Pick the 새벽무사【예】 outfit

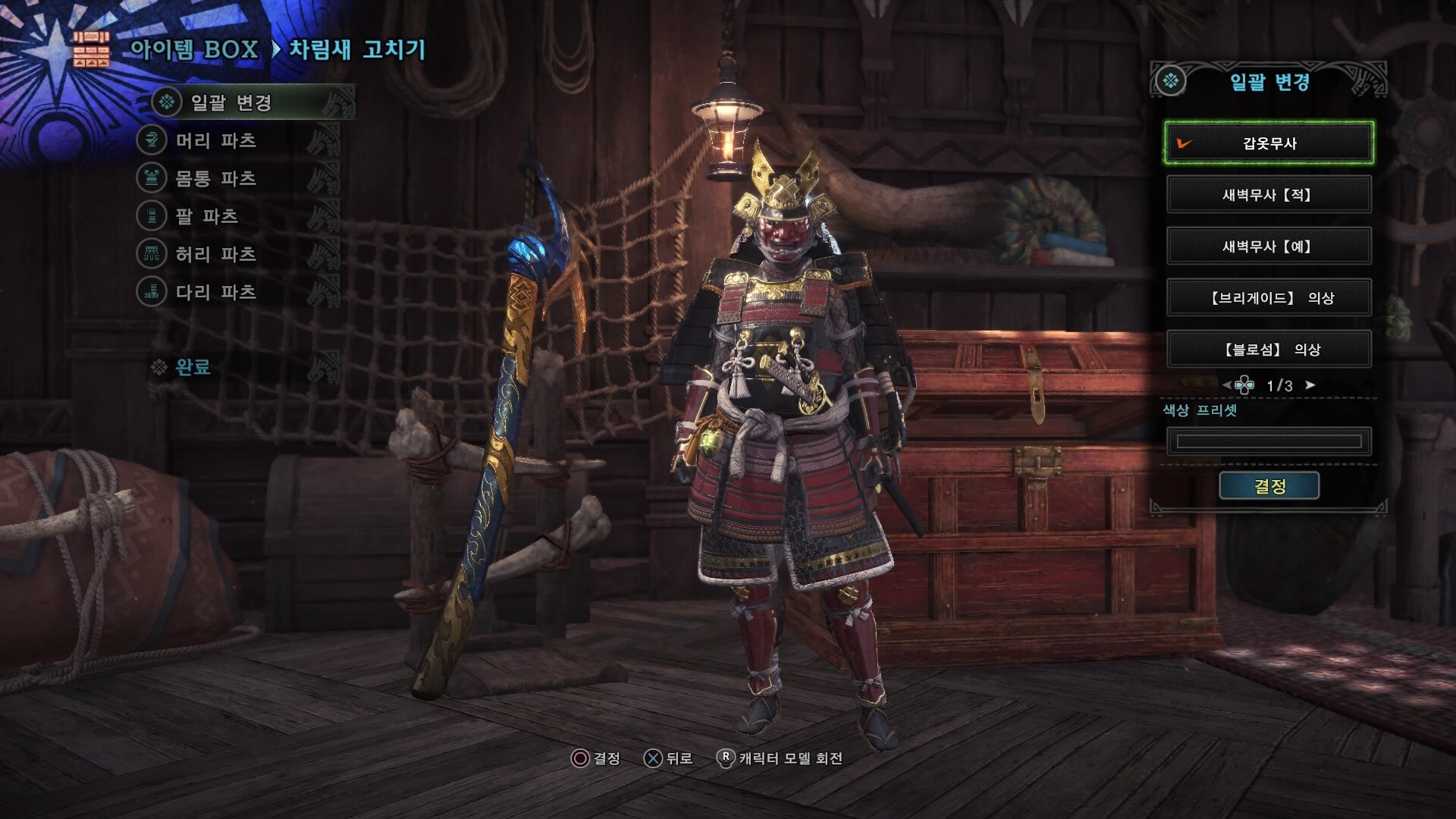point(1269,246)
